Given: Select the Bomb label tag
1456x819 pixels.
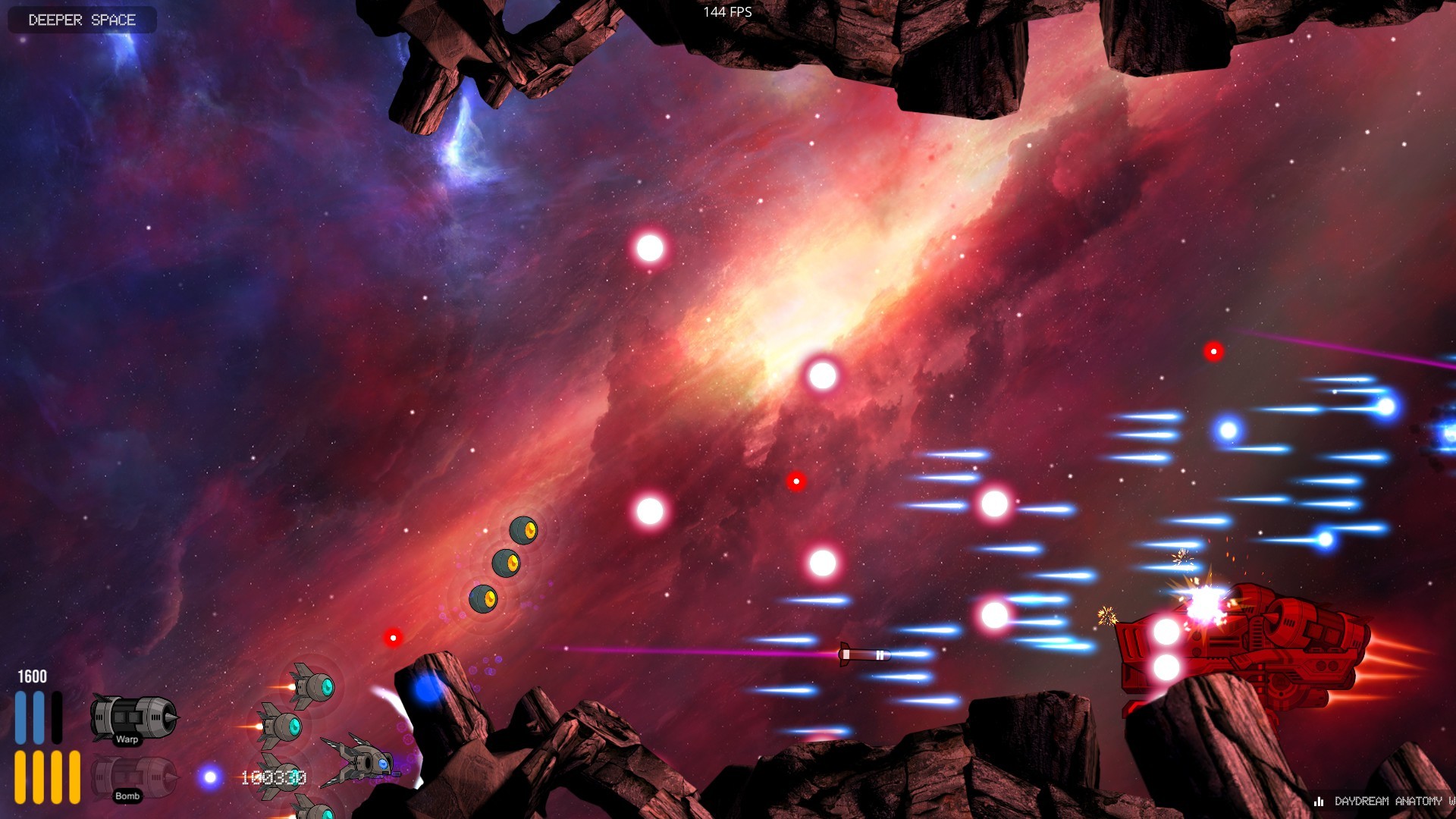Looking at the screenshot, I should pyautogui.click(x=127, y=796).
